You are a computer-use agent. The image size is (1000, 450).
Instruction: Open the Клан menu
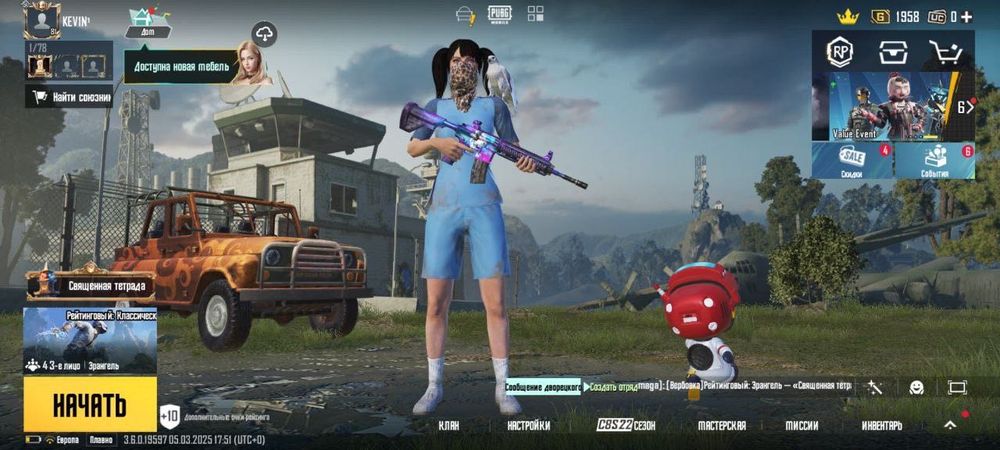pyautogui.click(x=449, y=425)
